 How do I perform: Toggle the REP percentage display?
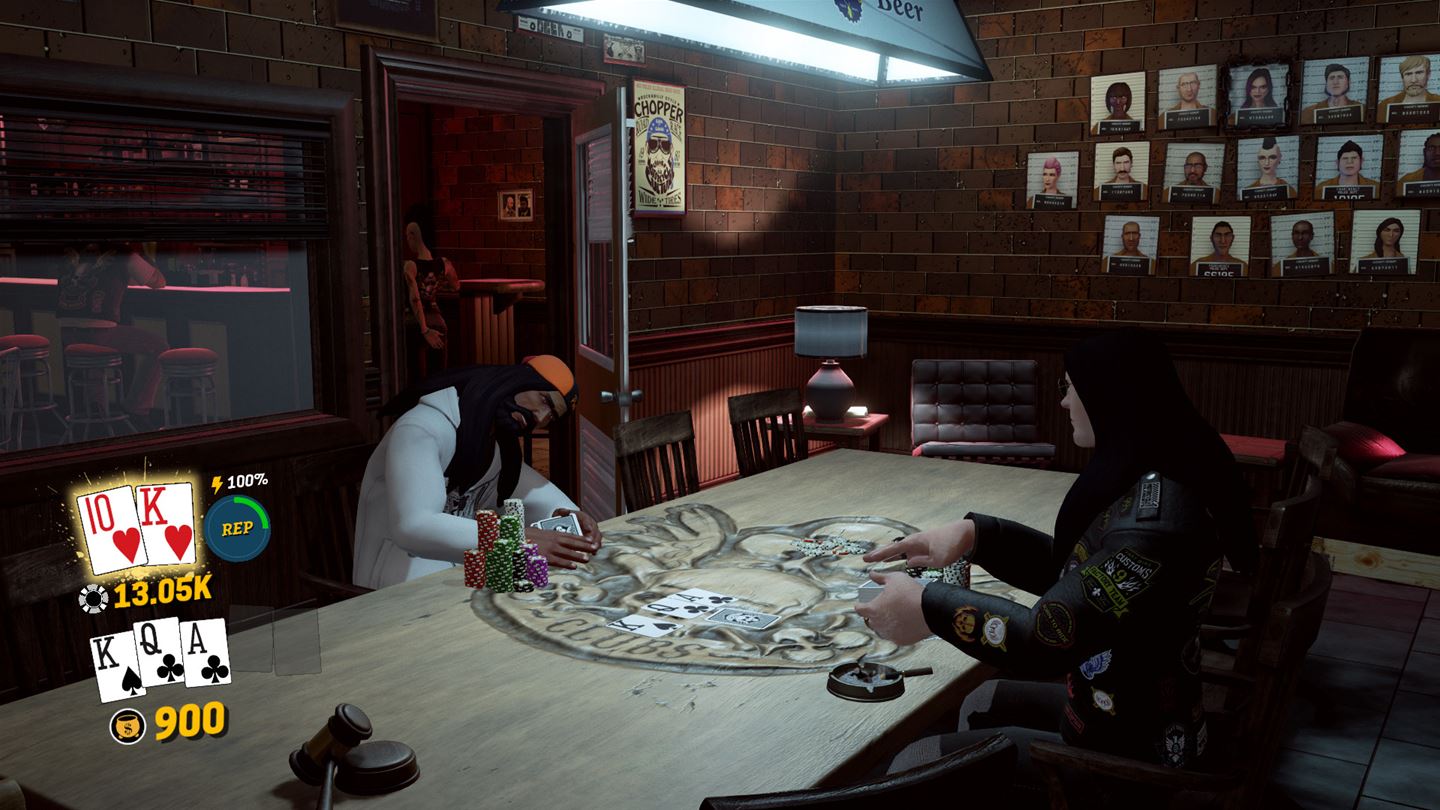245,483
